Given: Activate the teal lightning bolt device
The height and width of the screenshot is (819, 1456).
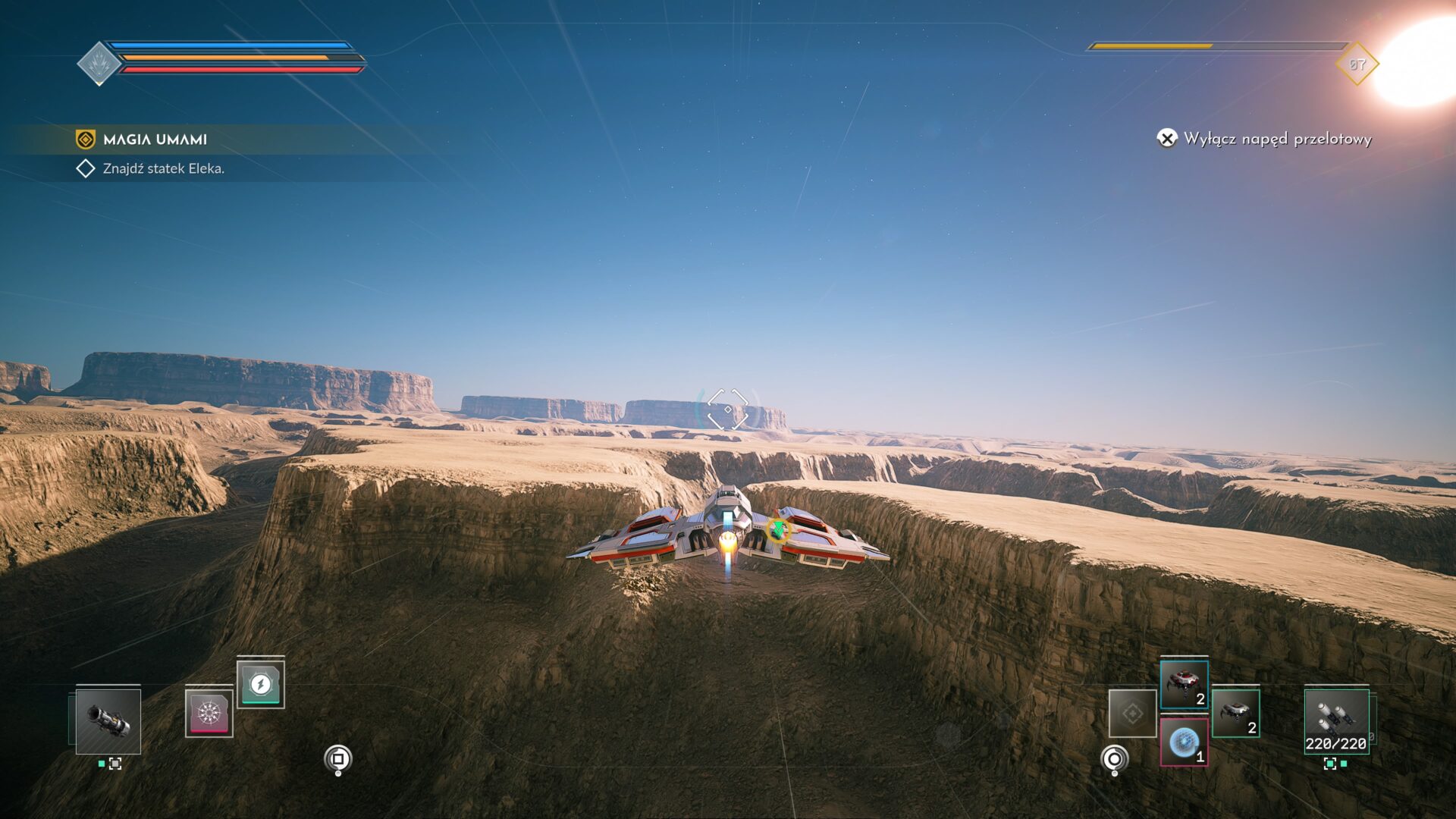Looking at the screenshot, I should tap(260, 684).
